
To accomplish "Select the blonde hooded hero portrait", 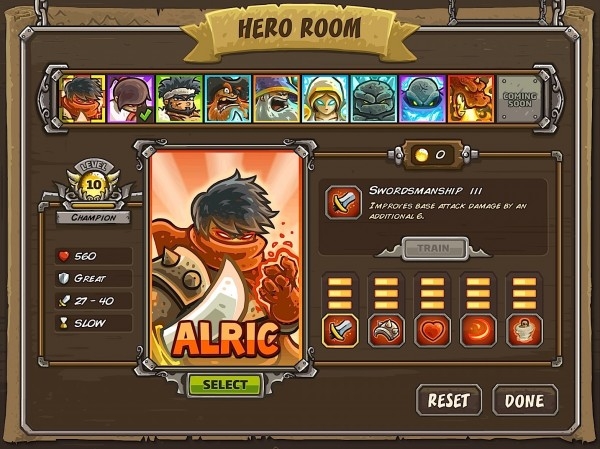I will pos(325,99).
